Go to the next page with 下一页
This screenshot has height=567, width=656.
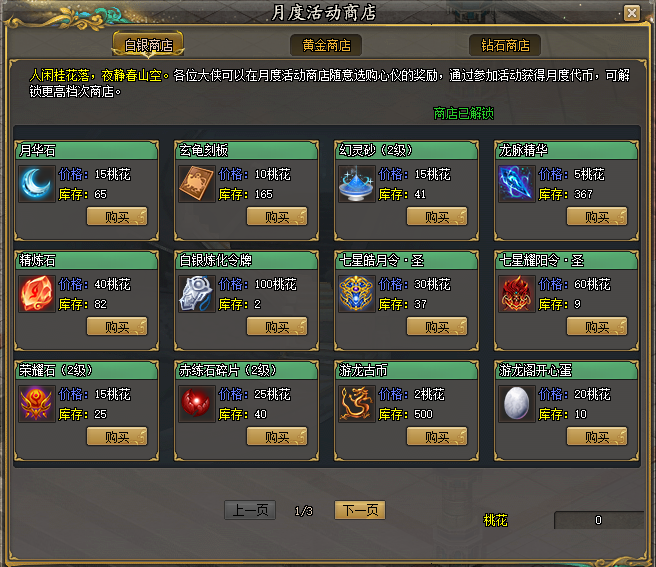[x=359, y=510]
